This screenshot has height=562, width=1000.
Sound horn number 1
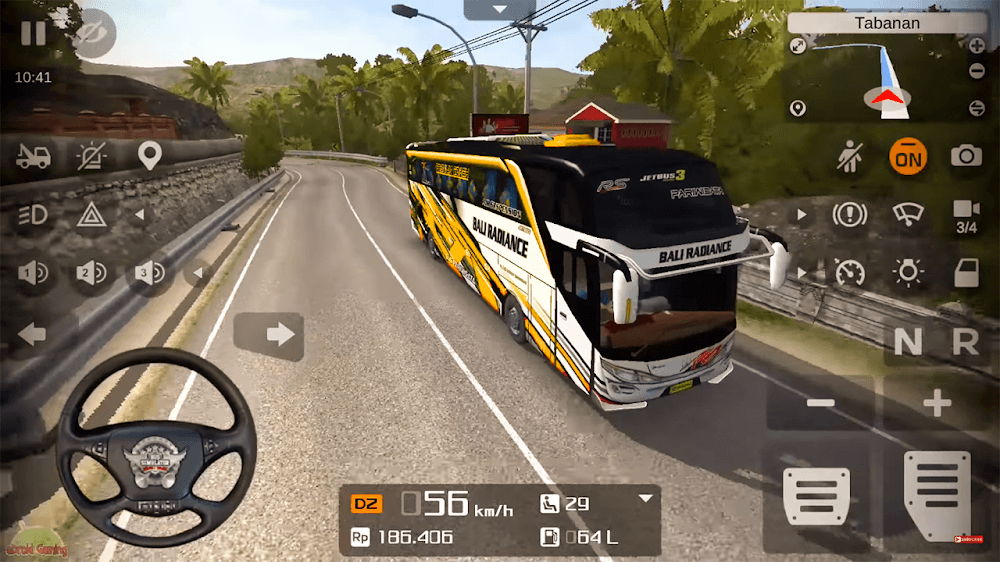[33, 272]
